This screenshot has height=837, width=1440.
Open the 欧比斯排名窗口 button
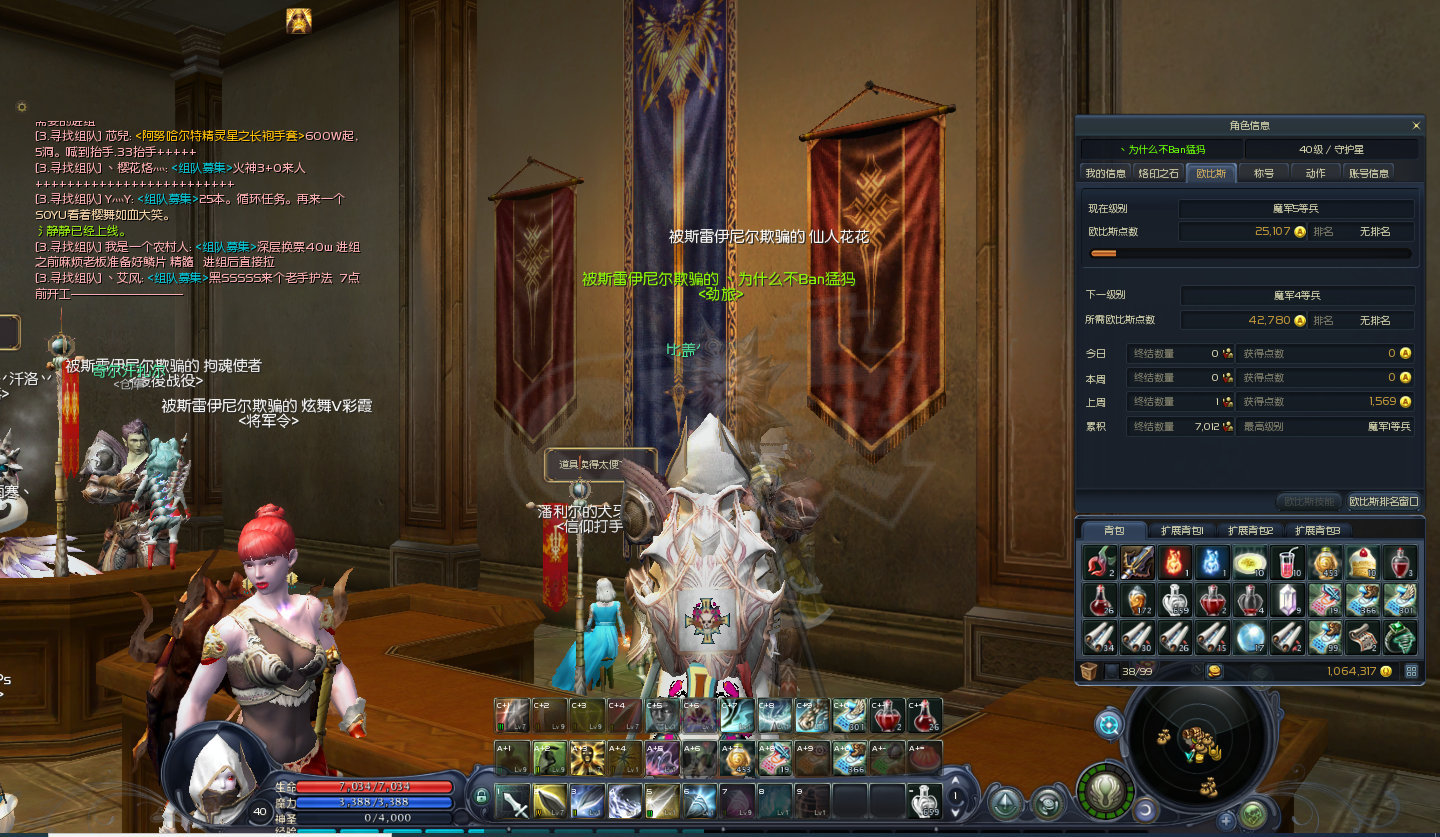1384,501
